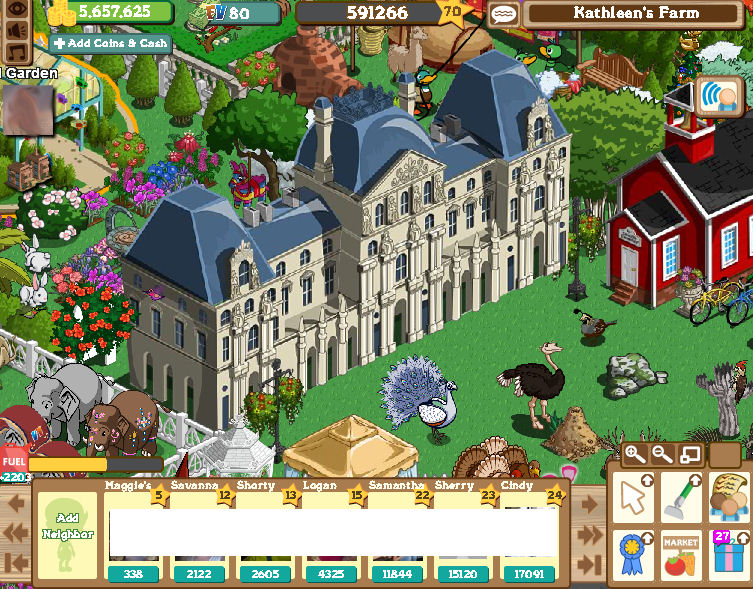Click the Add Coins & Cash button
This screenshot has height=589, width=753.
(110, 44)
